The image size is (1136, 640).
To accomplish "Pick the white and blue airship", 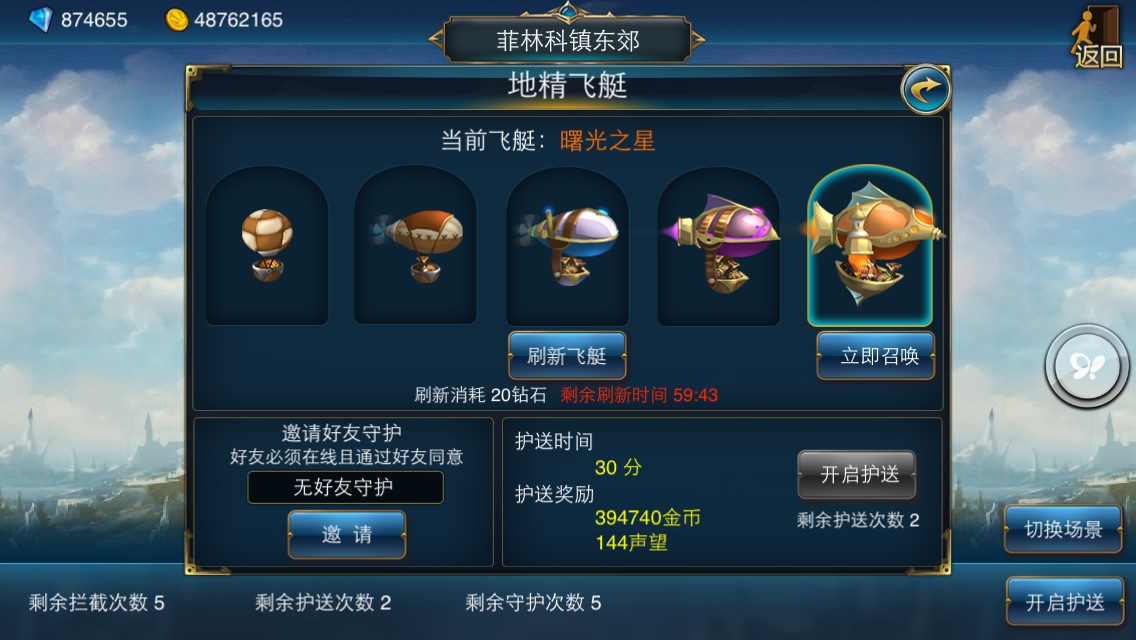I will coord(567,245).
